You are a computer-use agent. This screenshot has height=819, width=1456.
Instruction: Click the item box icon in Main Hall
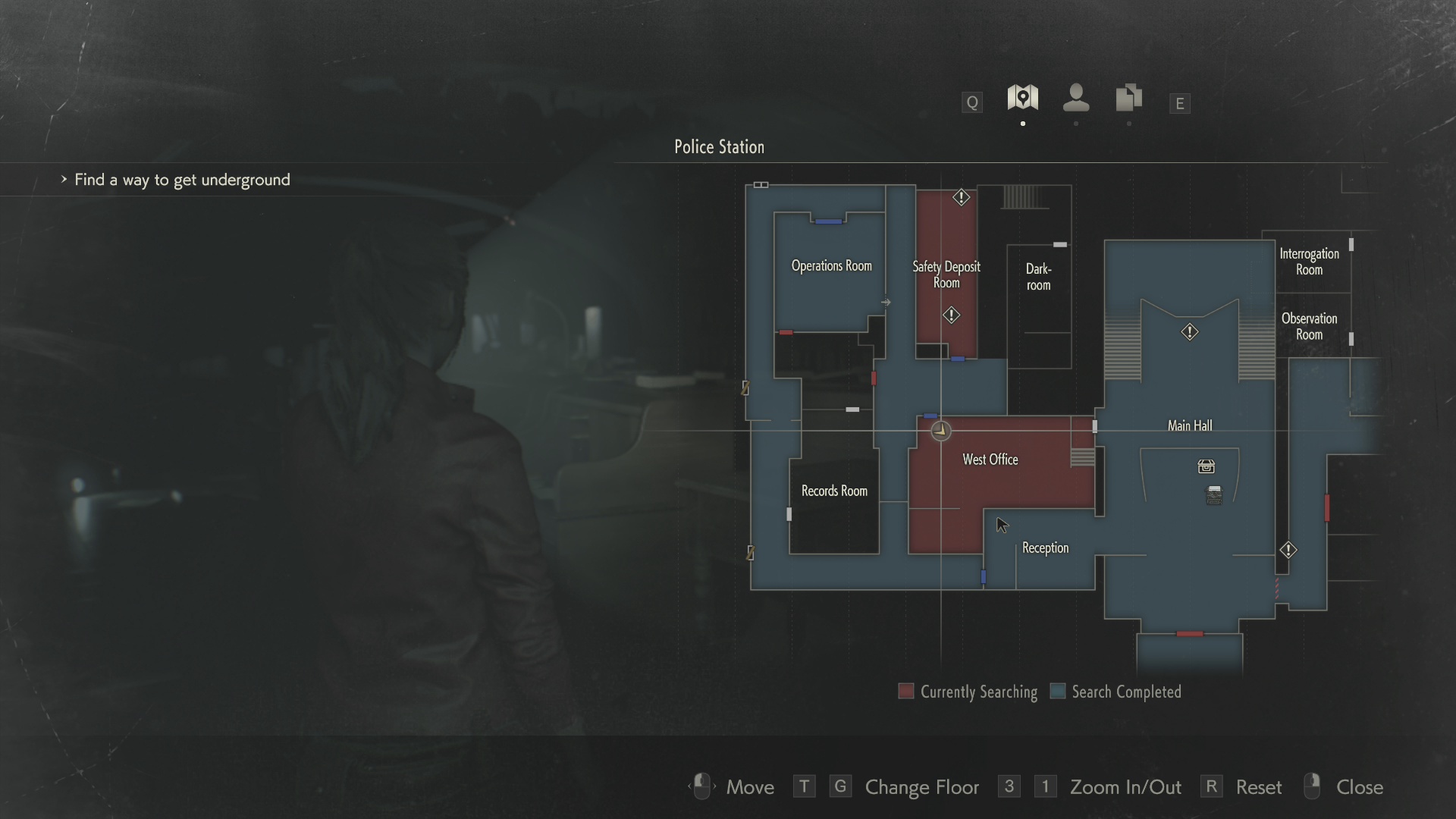tap(1206, 466)
